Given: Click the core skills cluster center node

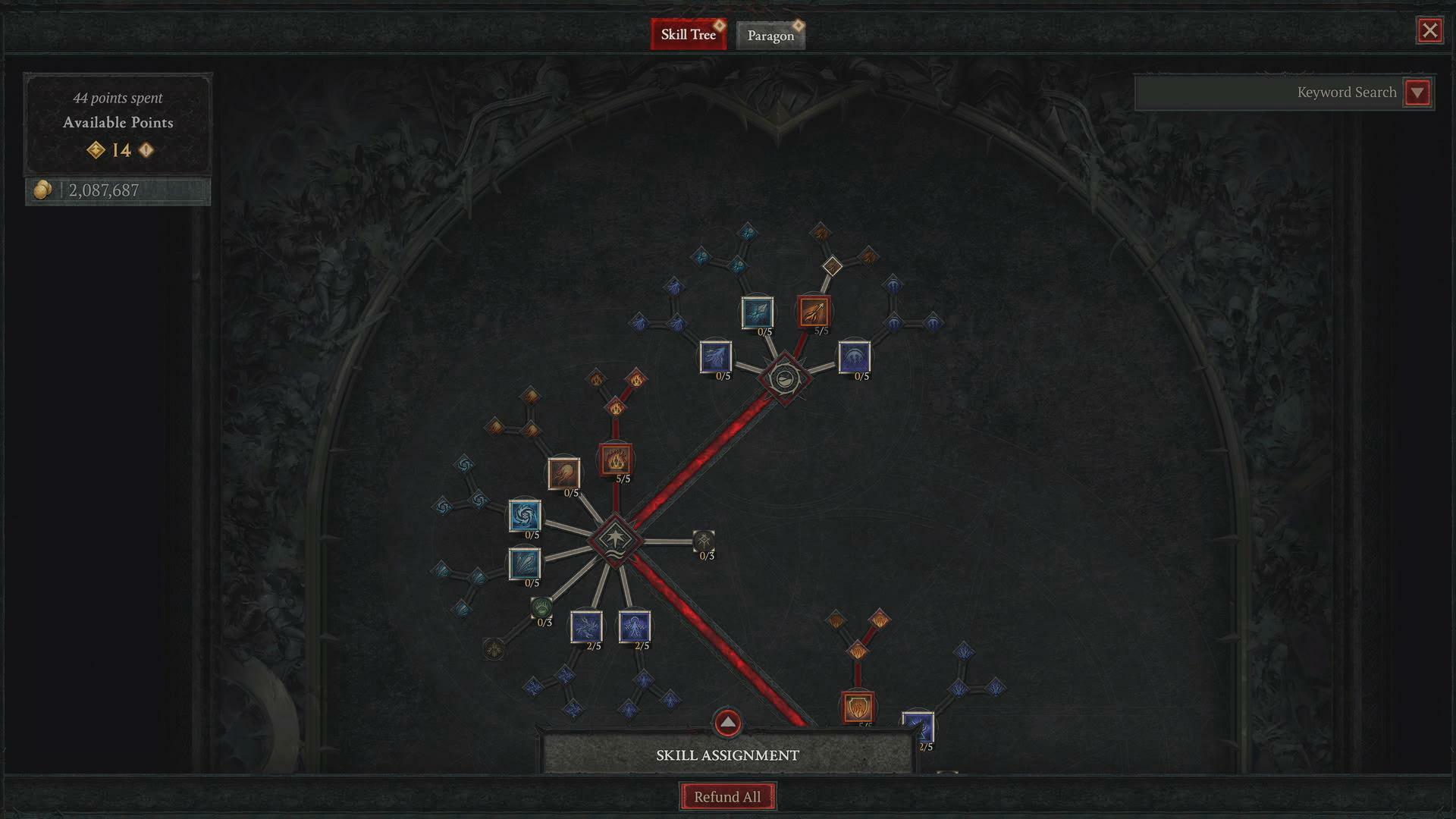Looking at the screenshot, I should (x=615, y=540).
